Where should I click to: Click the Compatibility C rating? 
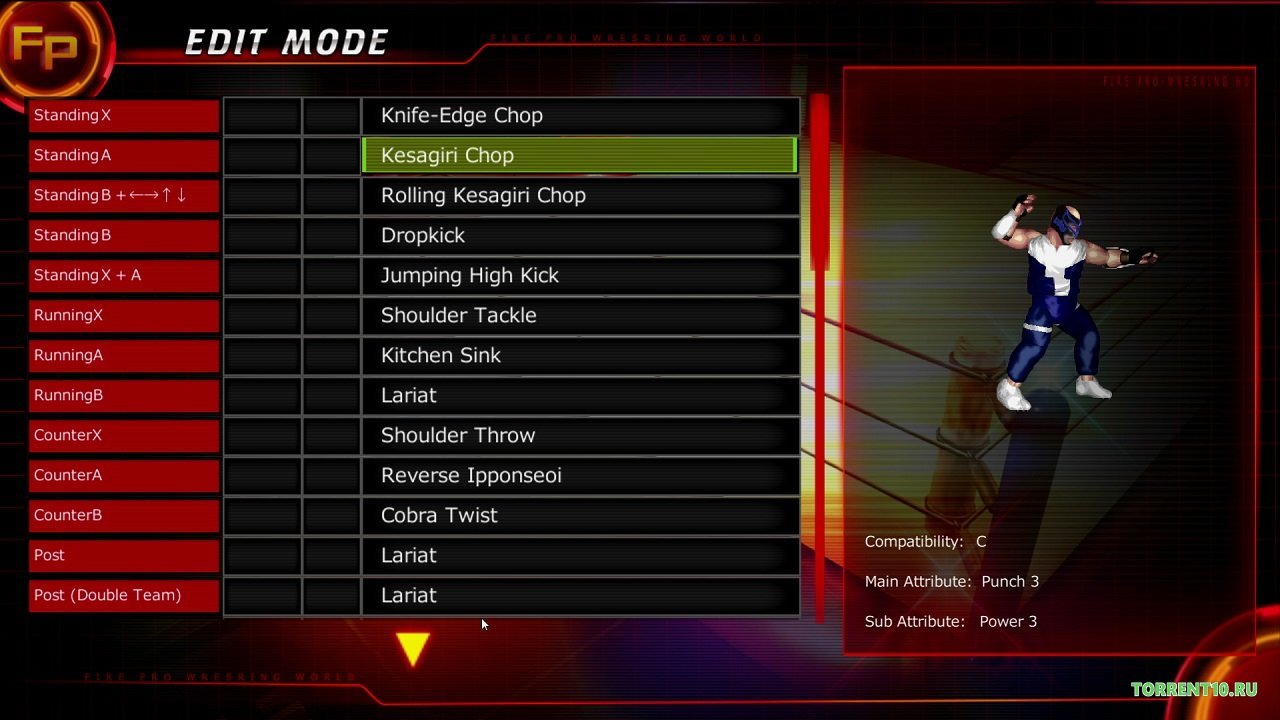click(x=923, y=541)
